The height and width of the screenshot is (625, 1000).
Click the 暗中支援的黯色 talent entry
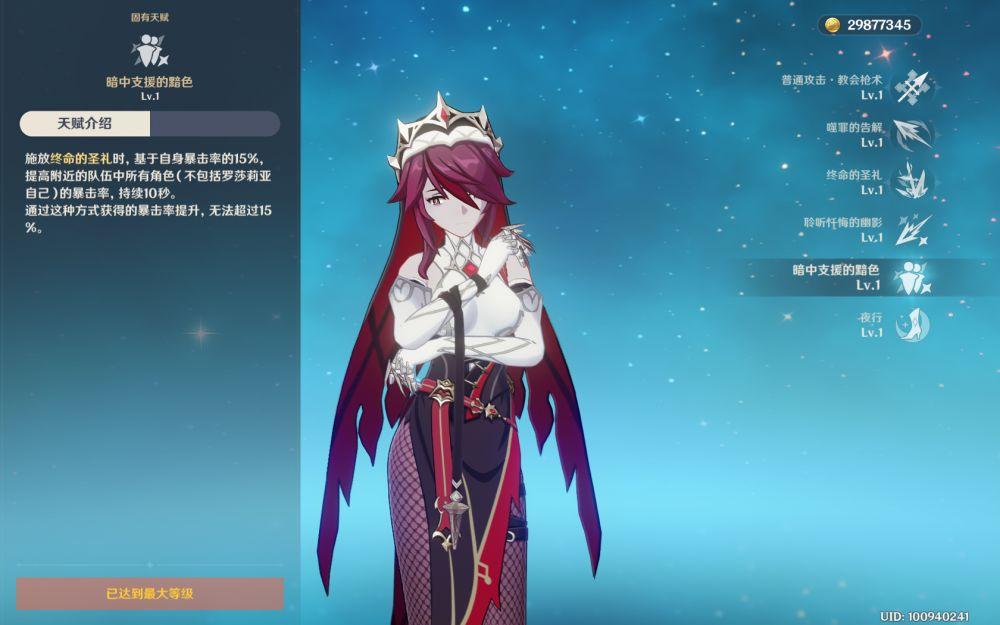click(912, 278)
